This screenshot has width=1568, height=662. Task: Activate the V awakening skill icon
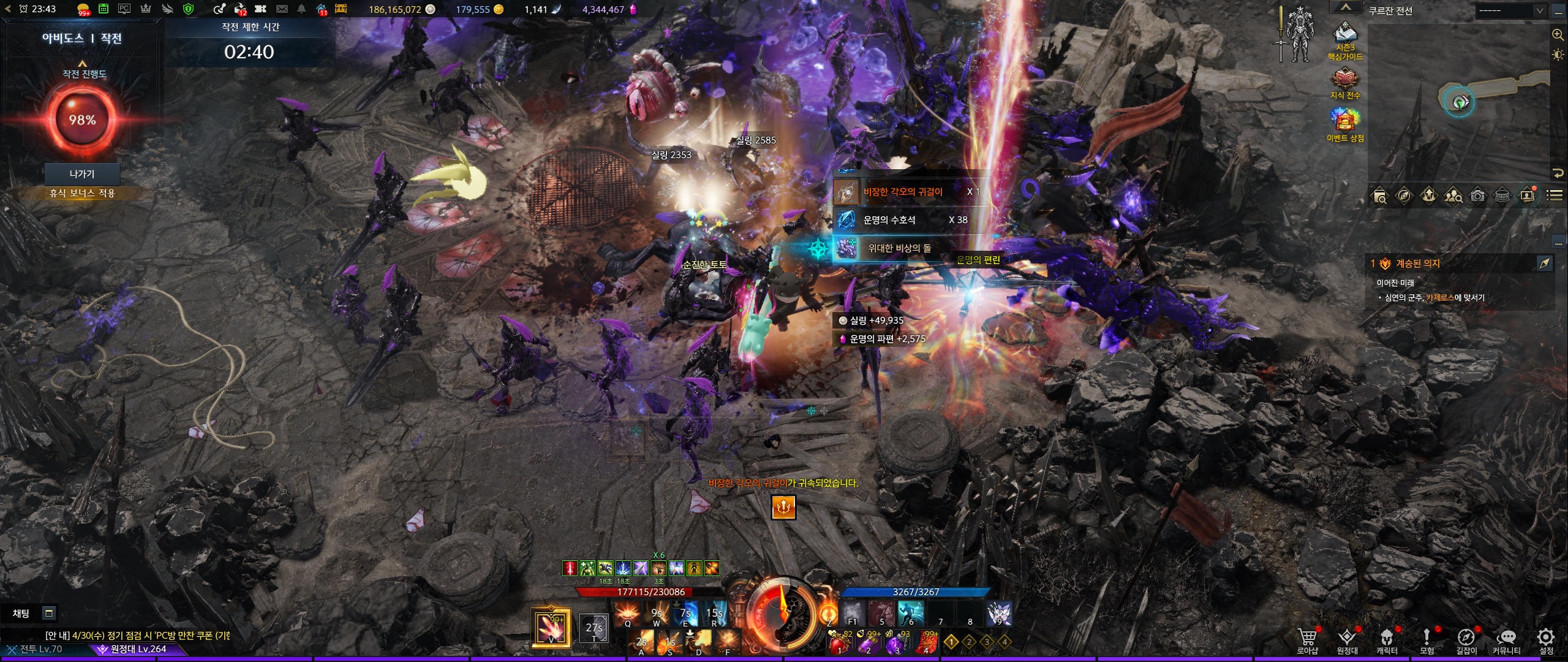click(x=551, y=628)
